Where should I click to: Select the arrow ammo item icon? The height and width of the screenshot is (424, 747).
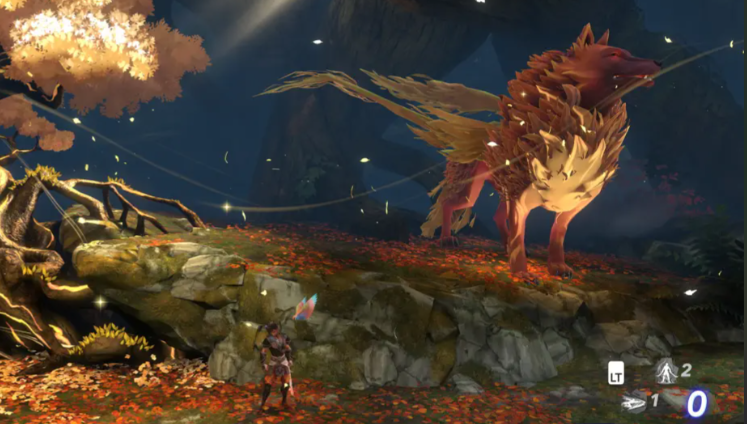(632, 402)
